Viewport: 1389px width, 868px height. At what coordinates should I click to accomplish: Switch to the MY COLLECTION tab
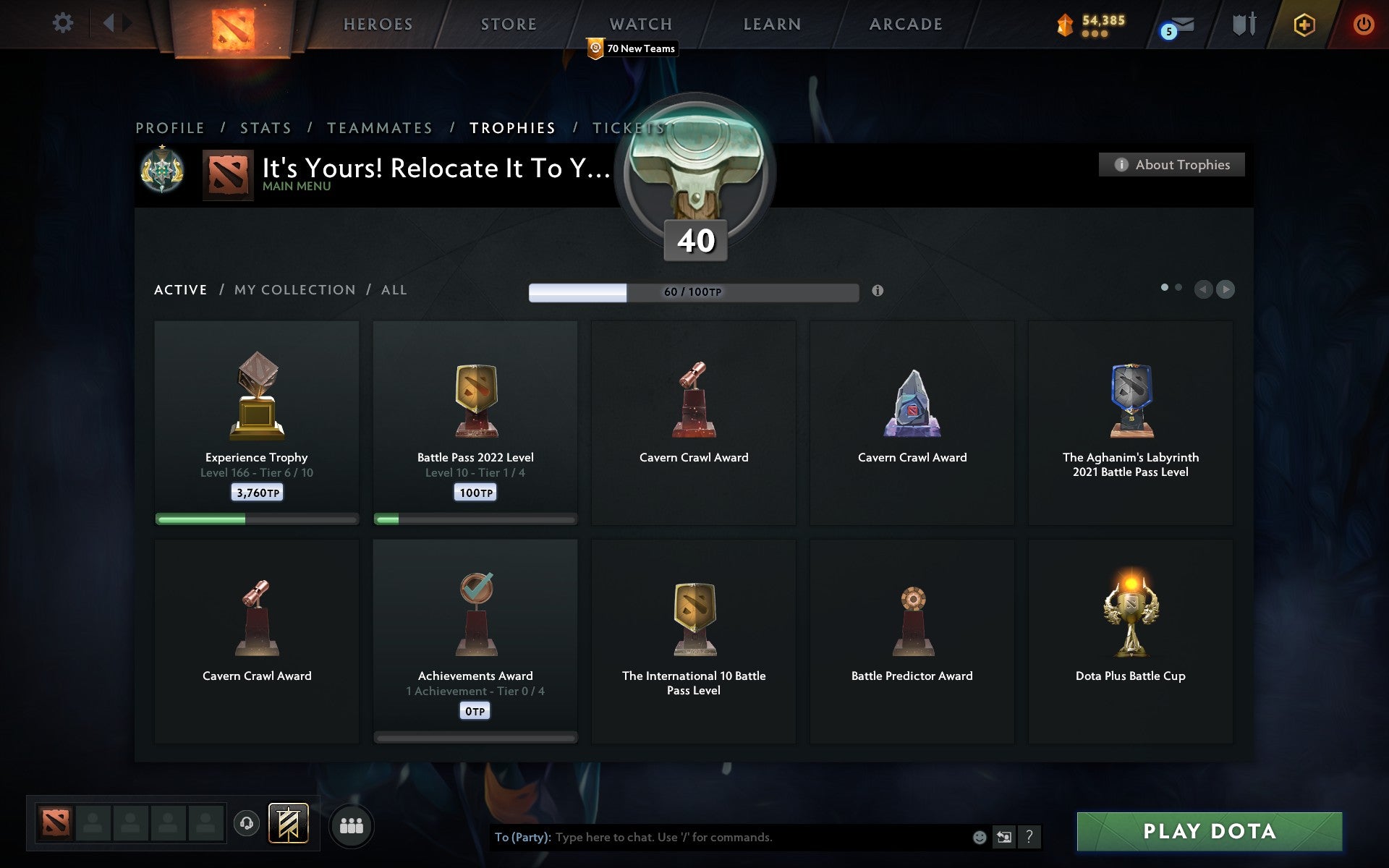click(294, 289)
